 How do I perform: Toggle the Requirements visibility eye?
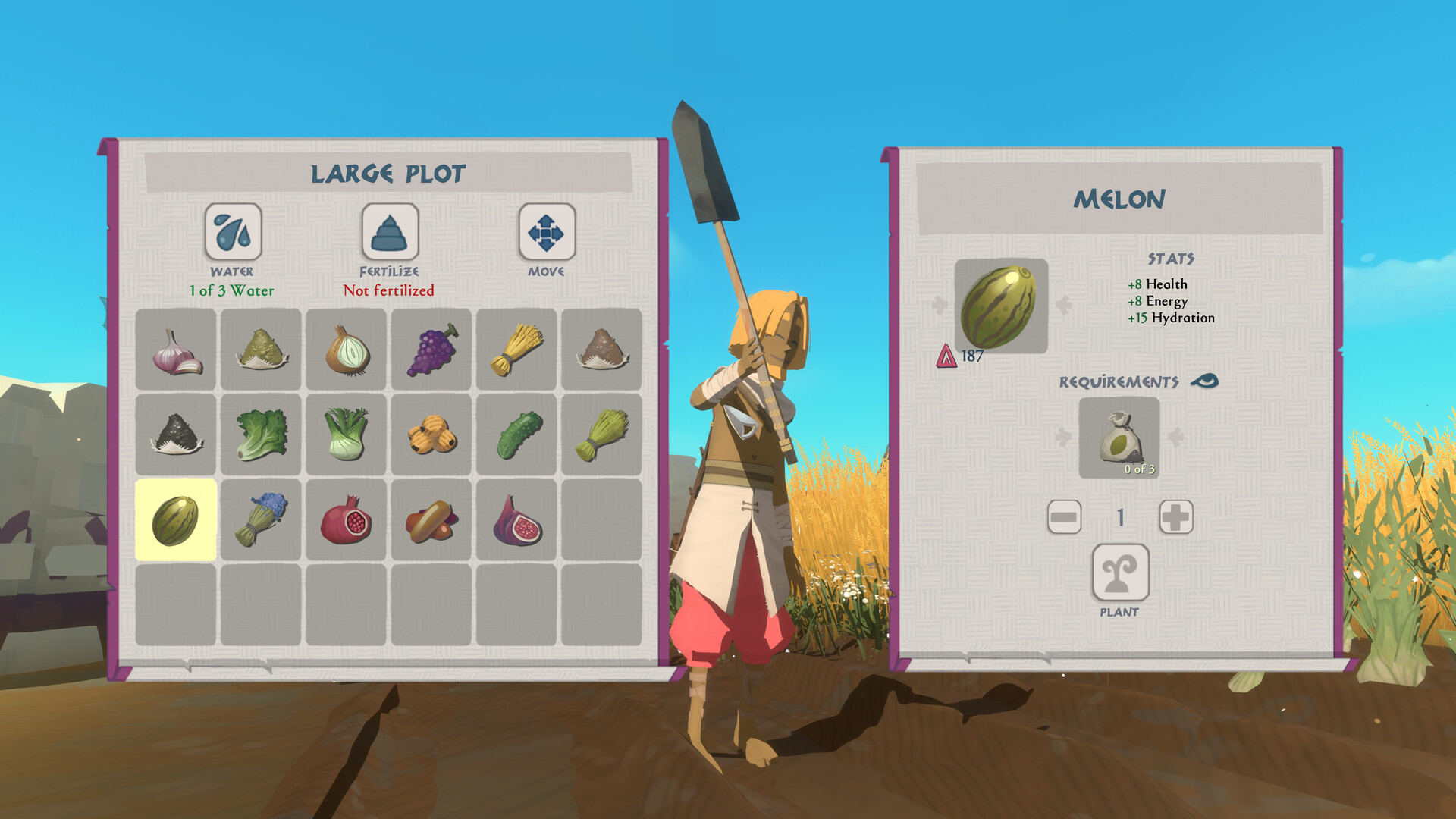coord(1207,381)
